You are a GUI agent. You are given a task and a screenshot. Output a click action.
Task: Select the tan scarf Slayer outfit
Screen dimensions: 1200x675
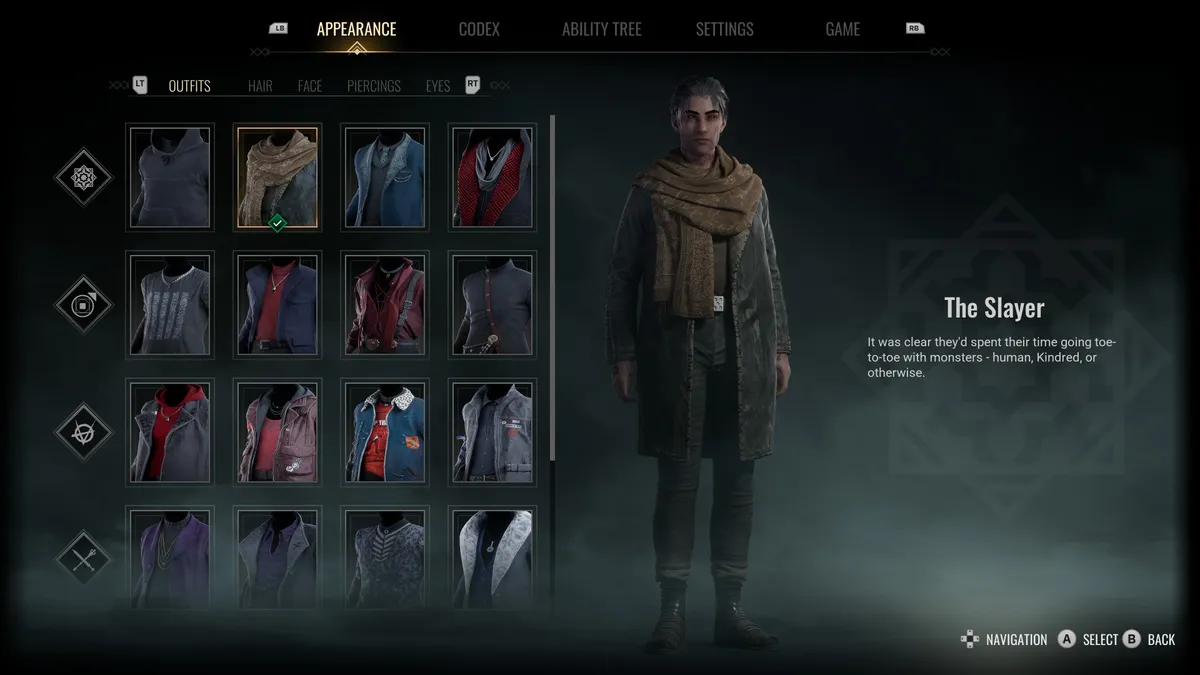tap(278, 177)
